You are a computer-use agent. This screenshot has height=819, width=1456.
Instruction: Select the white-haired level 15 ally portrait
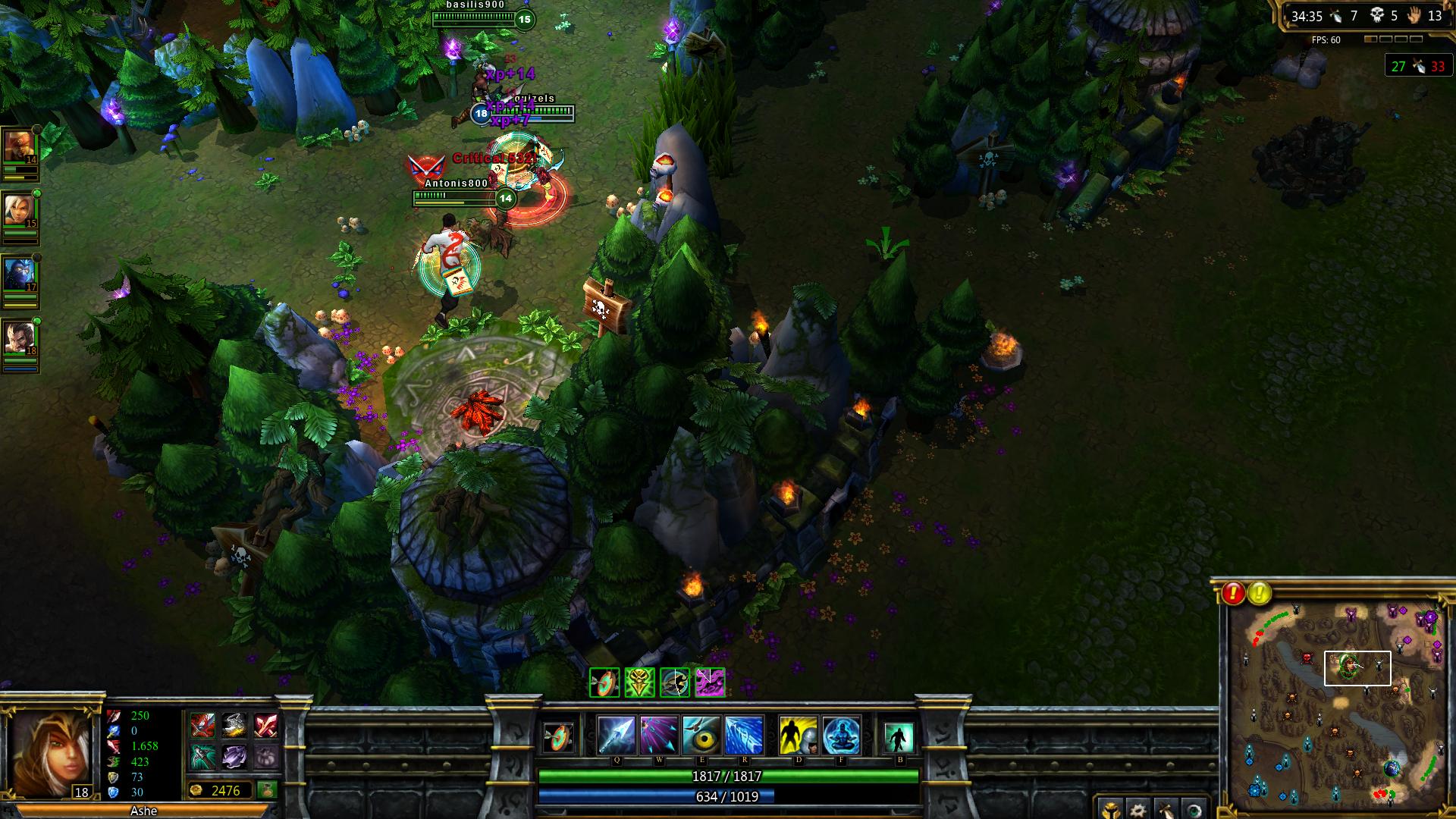(x=18, y=211)
